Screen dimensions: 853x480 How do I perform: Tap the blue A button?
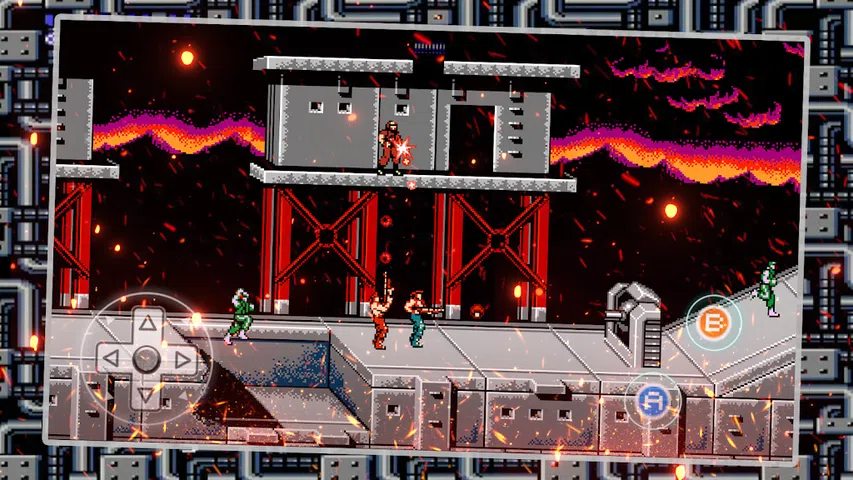(652, 399)
